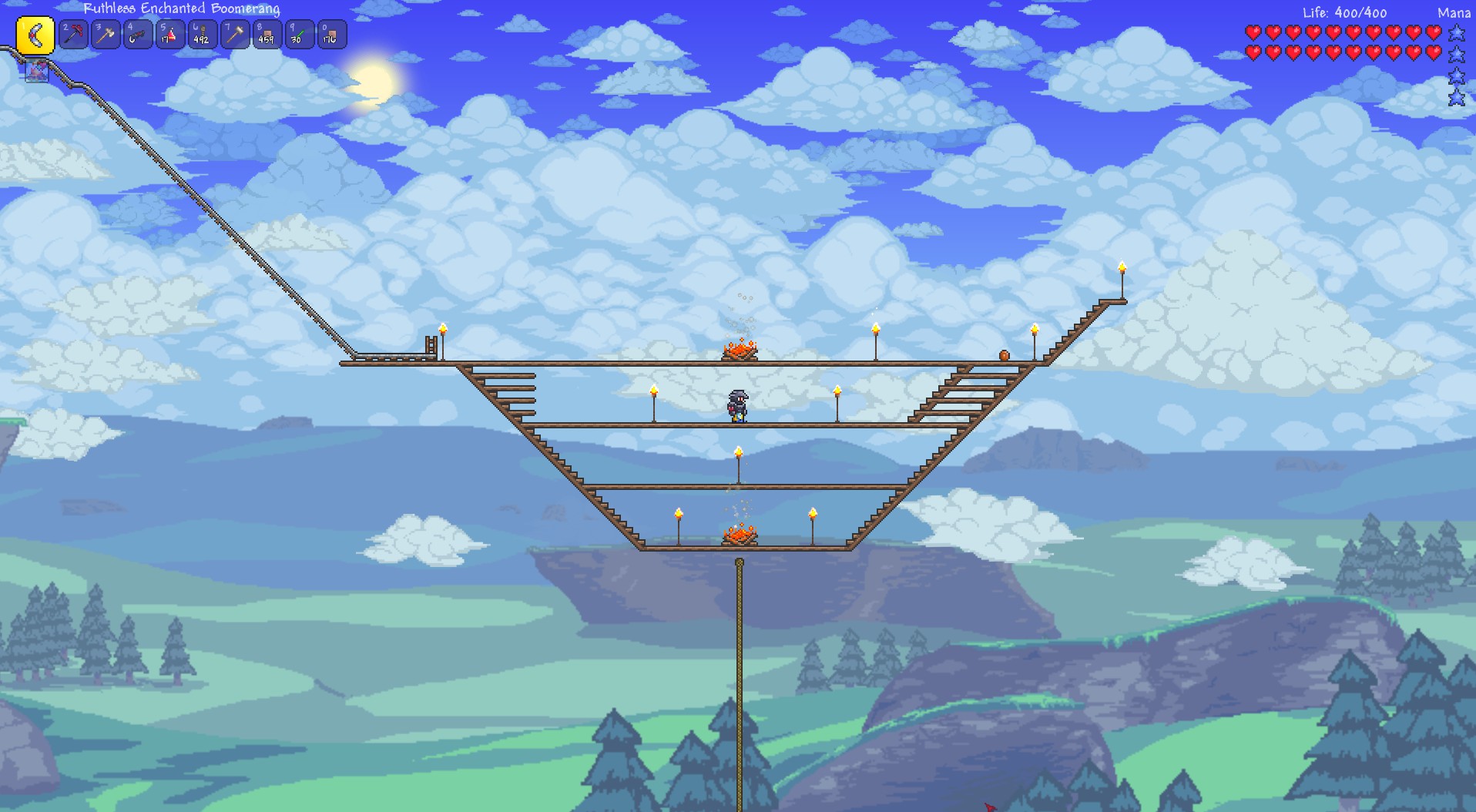Click the first heart in the life meter
This screenshot has width=1476, height=812.
point(1256,33)
